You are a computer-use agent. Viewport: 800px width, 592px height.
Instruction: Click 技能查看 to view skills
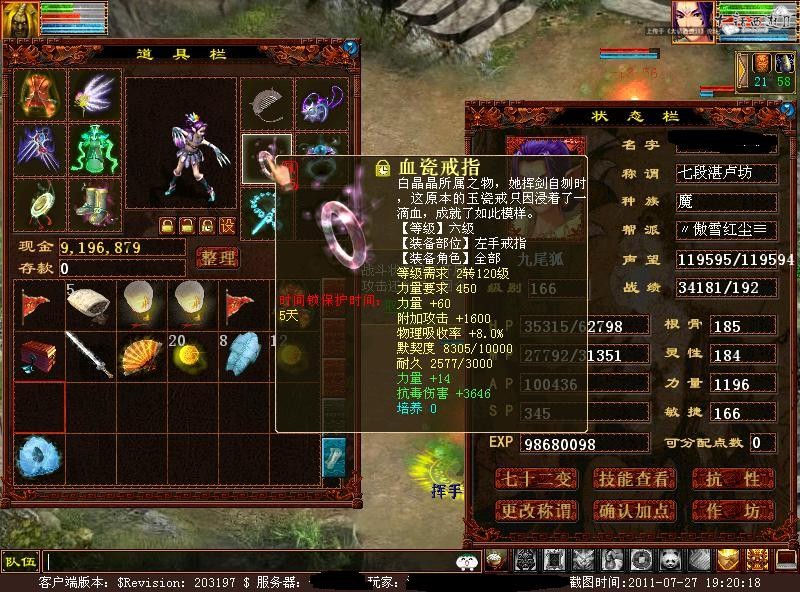633,480
